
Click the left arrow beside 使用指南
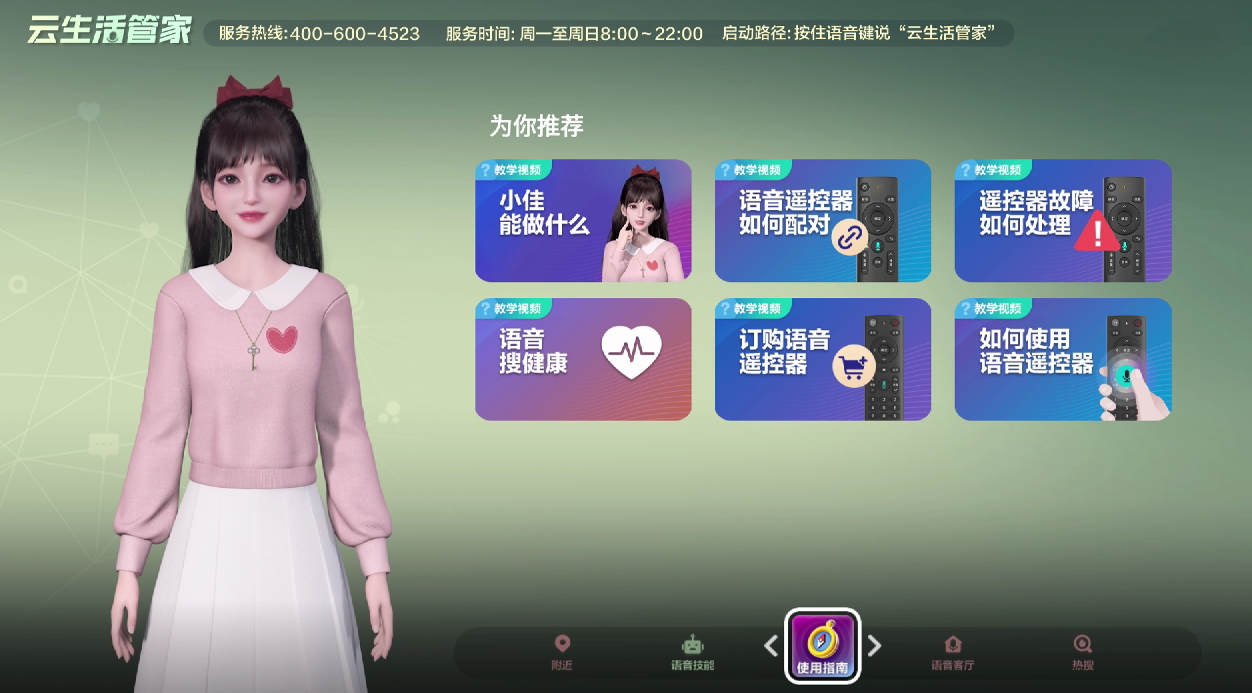[771, 646]
